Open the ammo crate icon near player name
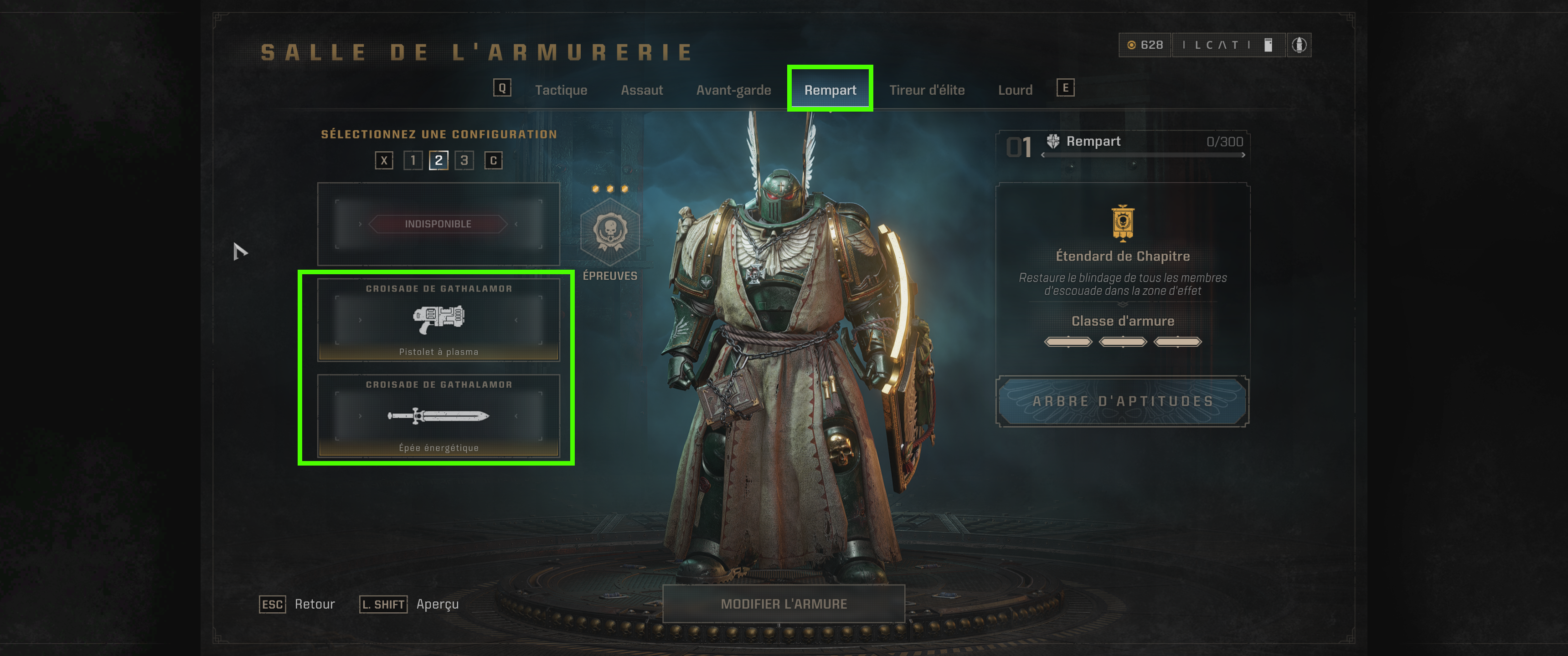 (1268, 45)
